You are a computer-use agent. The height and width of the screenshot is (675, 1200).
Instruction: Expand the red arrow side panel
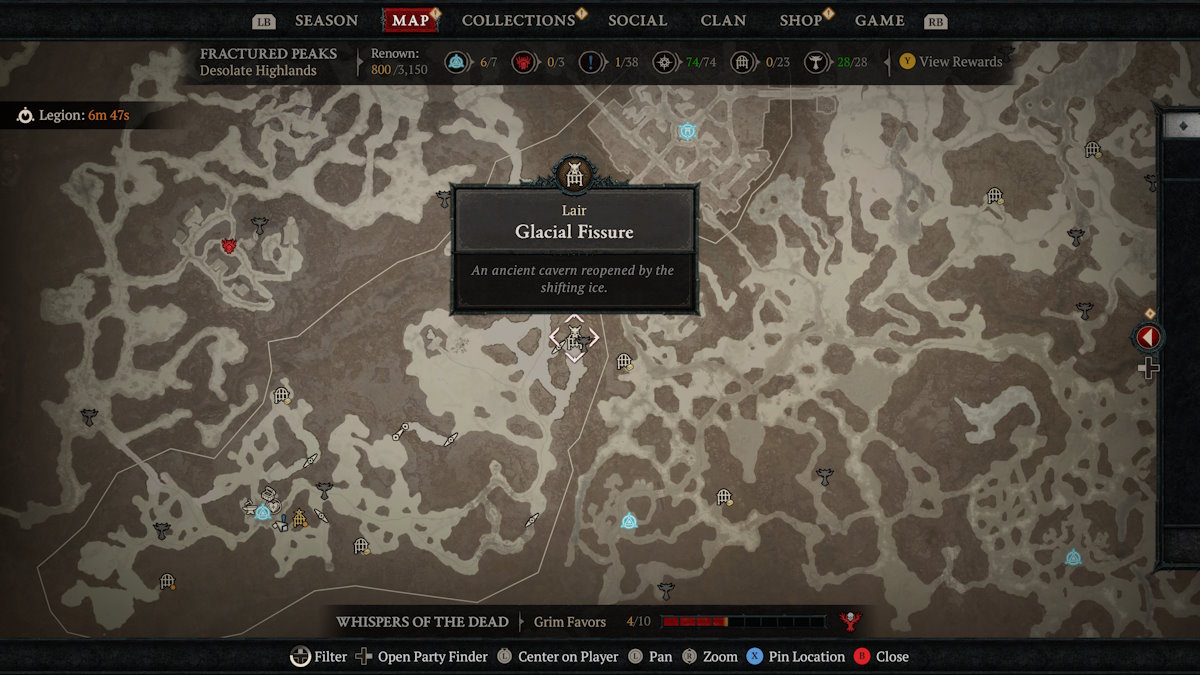[1148, 338]
